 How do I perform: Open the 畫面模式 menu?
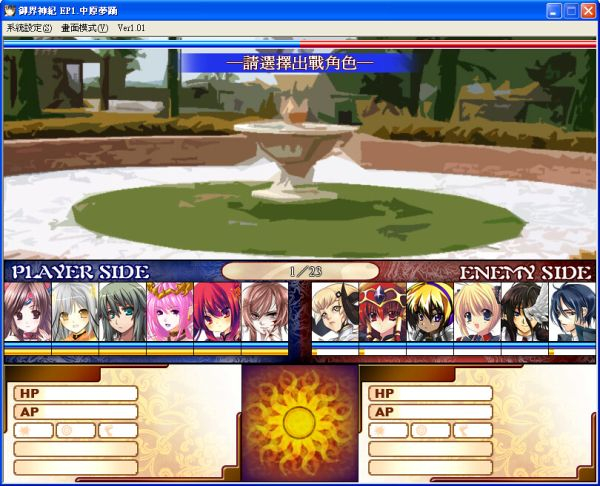point(84,28)
